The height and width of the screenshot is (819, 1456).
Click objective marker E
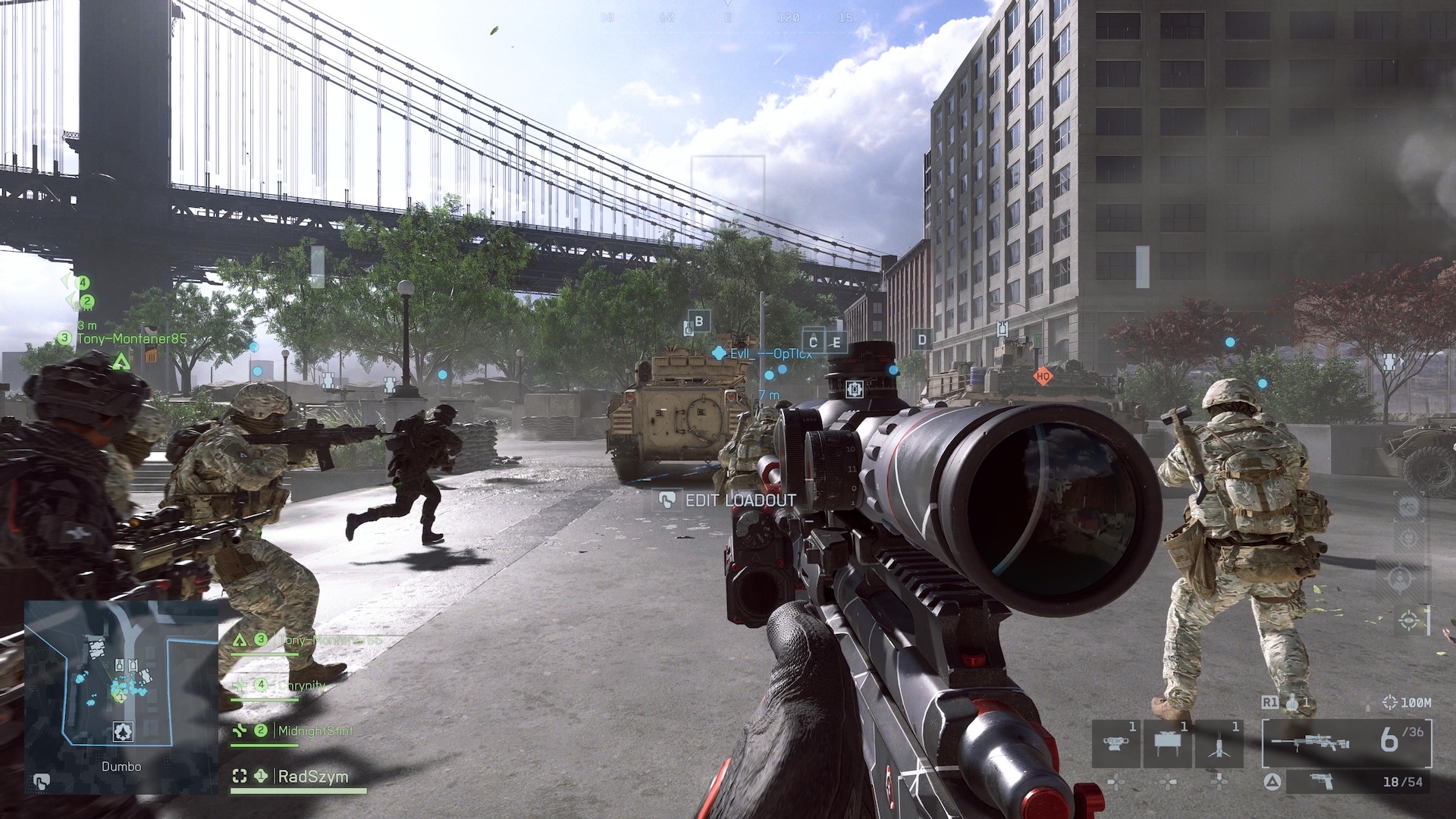pos(836,343)
